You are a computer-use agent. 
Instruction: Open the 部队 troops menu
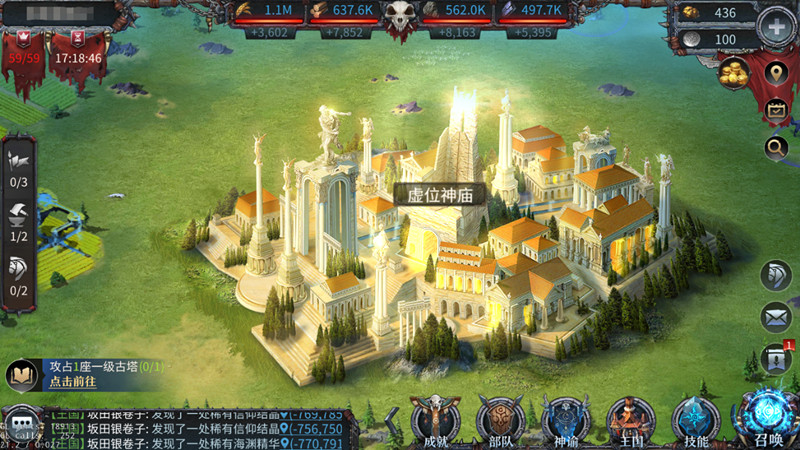pos(499,418)
